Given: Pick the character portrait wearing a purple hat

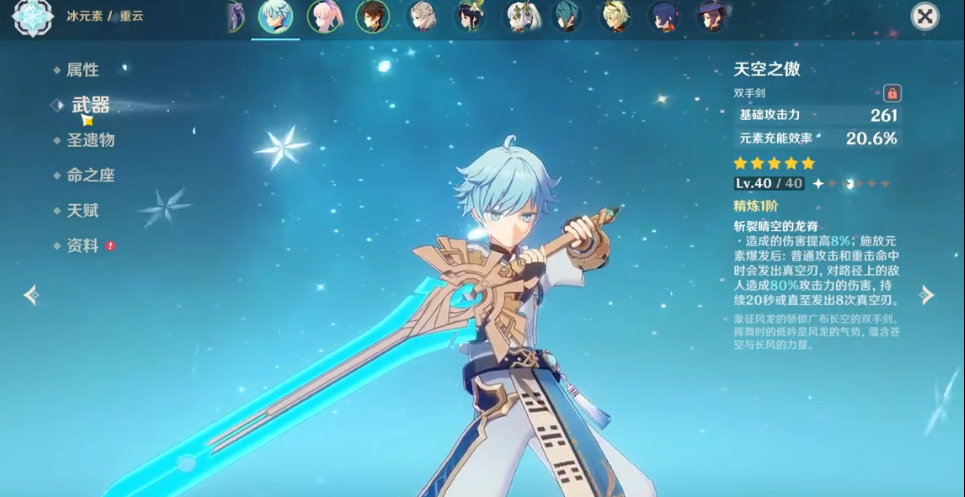Looking at the screenshot, I should pos(711,17).
